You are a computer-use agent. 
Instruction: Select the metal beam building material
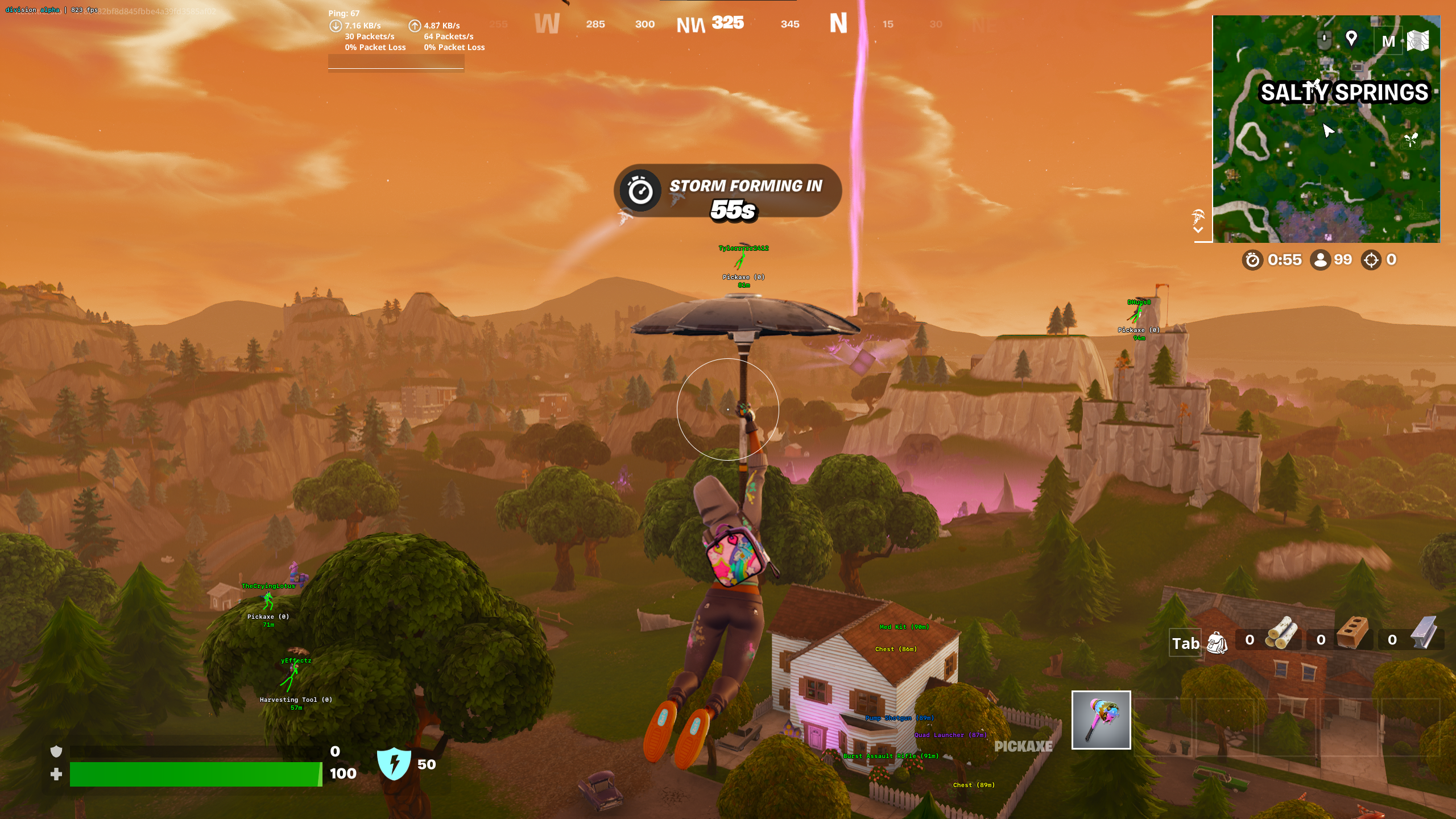(1424, 634)
